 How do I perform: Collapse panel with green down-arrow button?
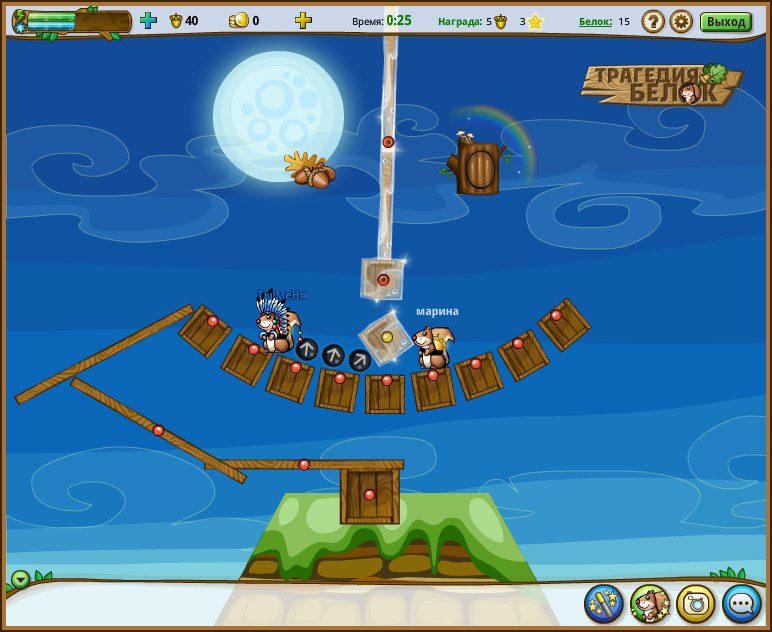click(20, 579)
